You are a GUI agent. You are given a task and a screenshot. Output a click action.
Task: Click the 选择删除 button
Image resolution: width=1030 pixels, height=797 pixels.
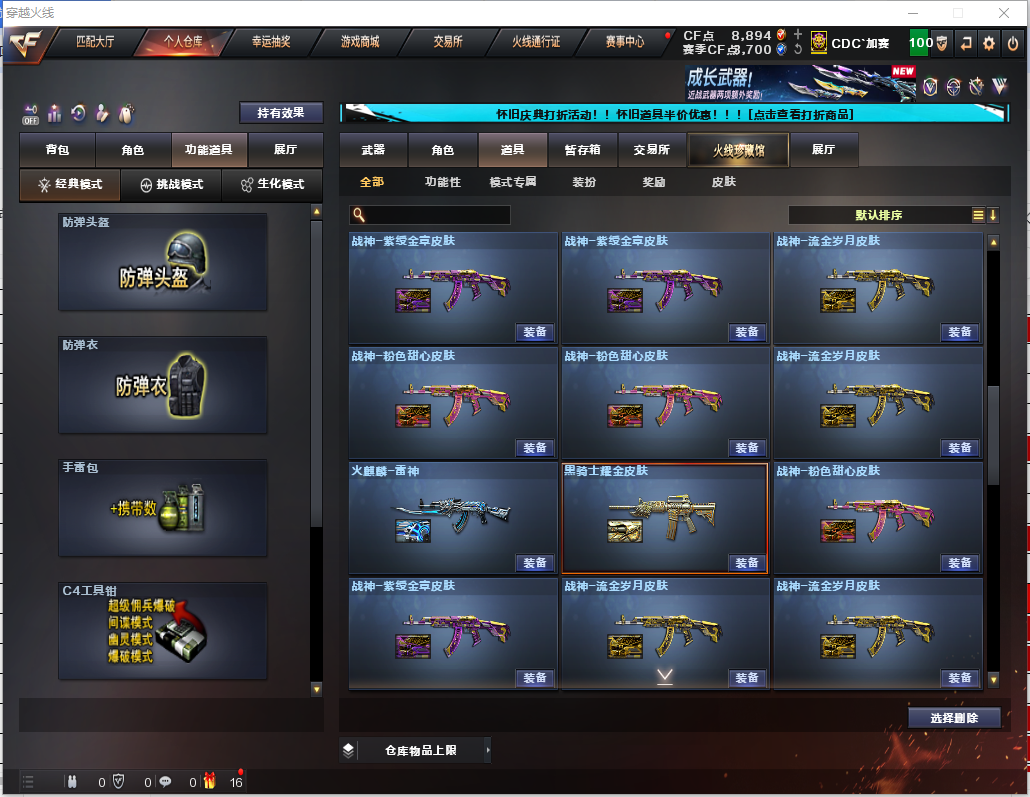954,718
